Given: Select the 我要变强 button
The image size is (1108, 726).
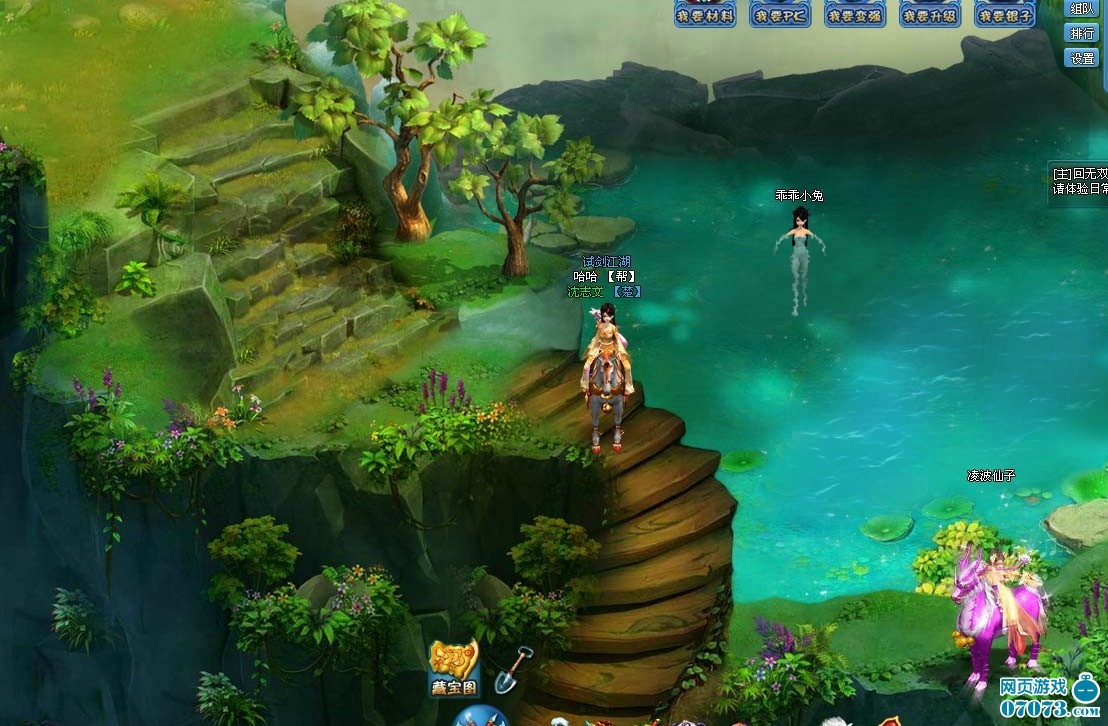Looking at the screenshot, I should [855, 13].
